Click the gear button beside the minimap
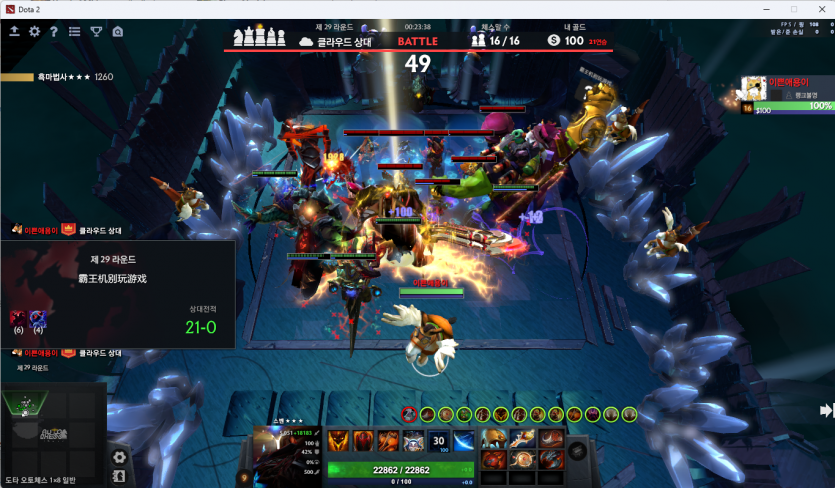The image size is (835, 488). coord(119,457)
